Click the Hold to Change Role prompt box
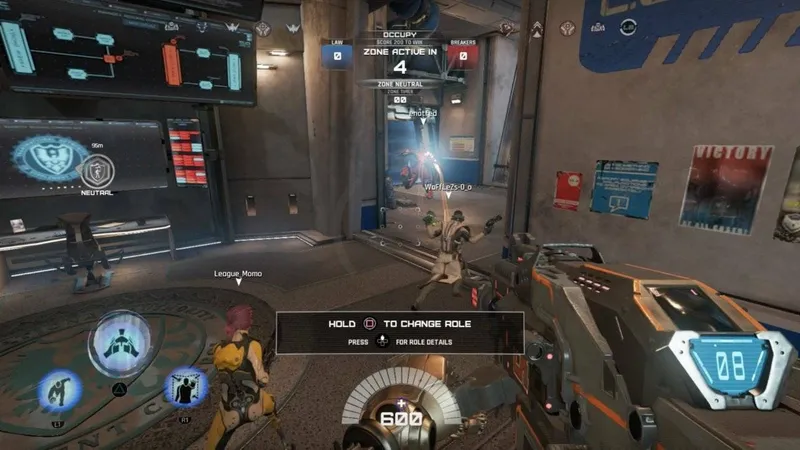The image size is (800, 450). [x=400, y=332]
